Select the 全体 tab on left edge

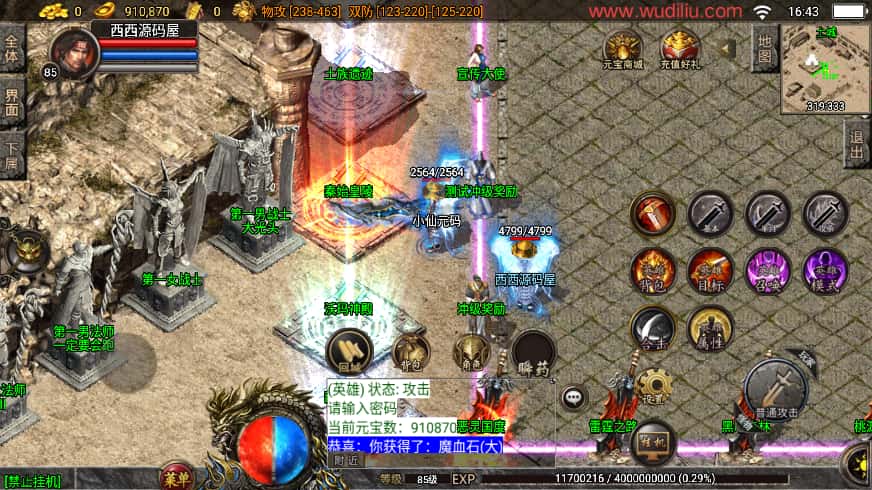point(12,48)
